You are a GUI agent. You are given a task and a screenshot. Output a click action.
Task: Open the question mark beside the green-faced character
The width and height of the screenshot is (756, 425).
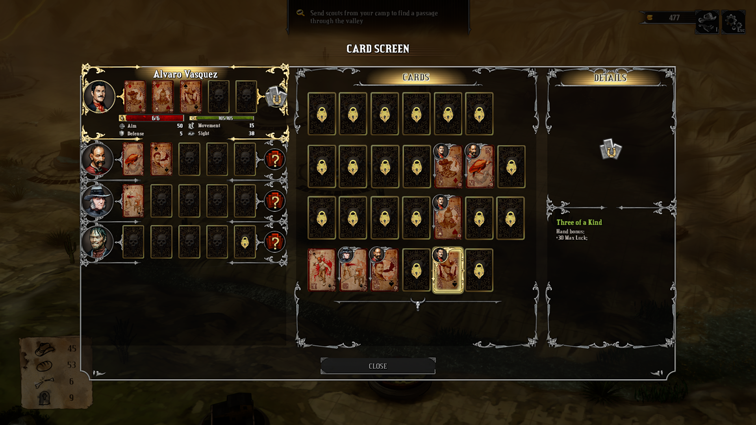[x=274, y=242]
